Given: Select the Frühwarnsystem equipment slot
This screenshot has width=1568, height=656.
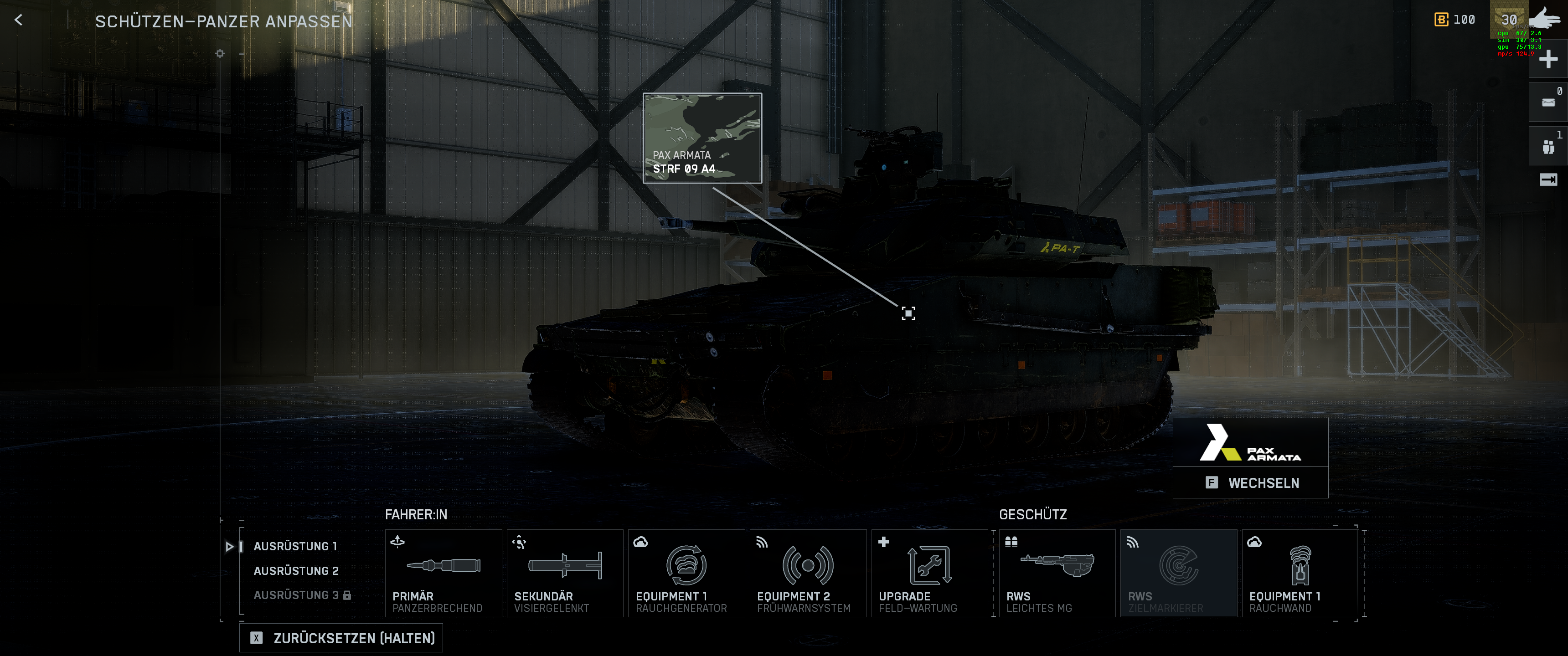Looking at the screenshot, I should point(808,573).
